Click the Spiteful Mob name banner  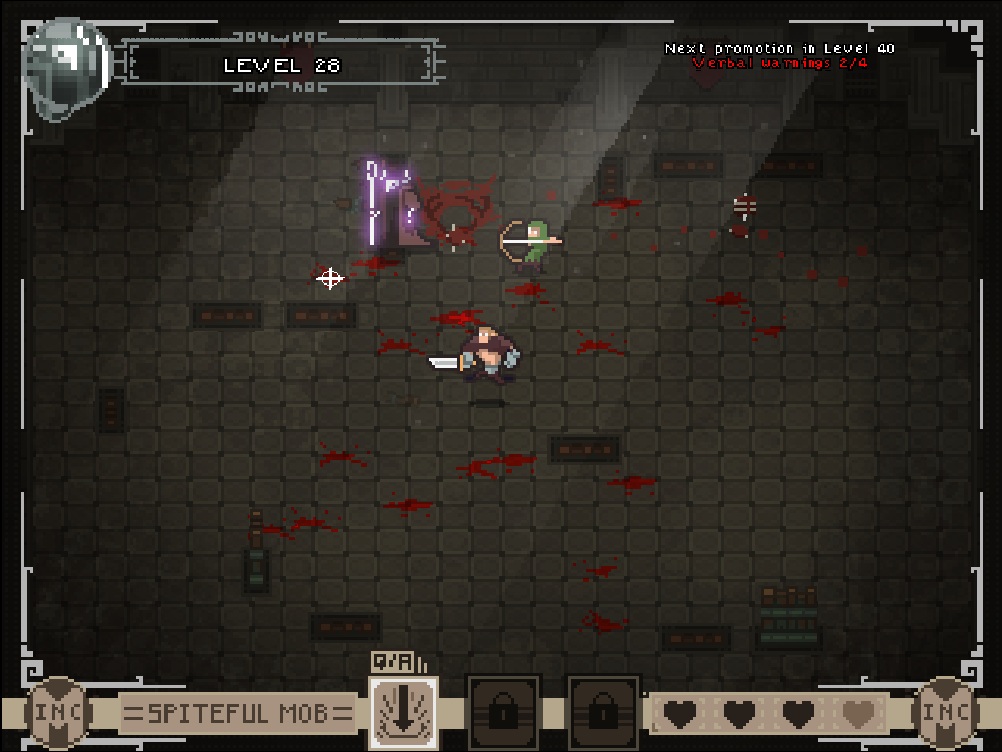point(238,714)
